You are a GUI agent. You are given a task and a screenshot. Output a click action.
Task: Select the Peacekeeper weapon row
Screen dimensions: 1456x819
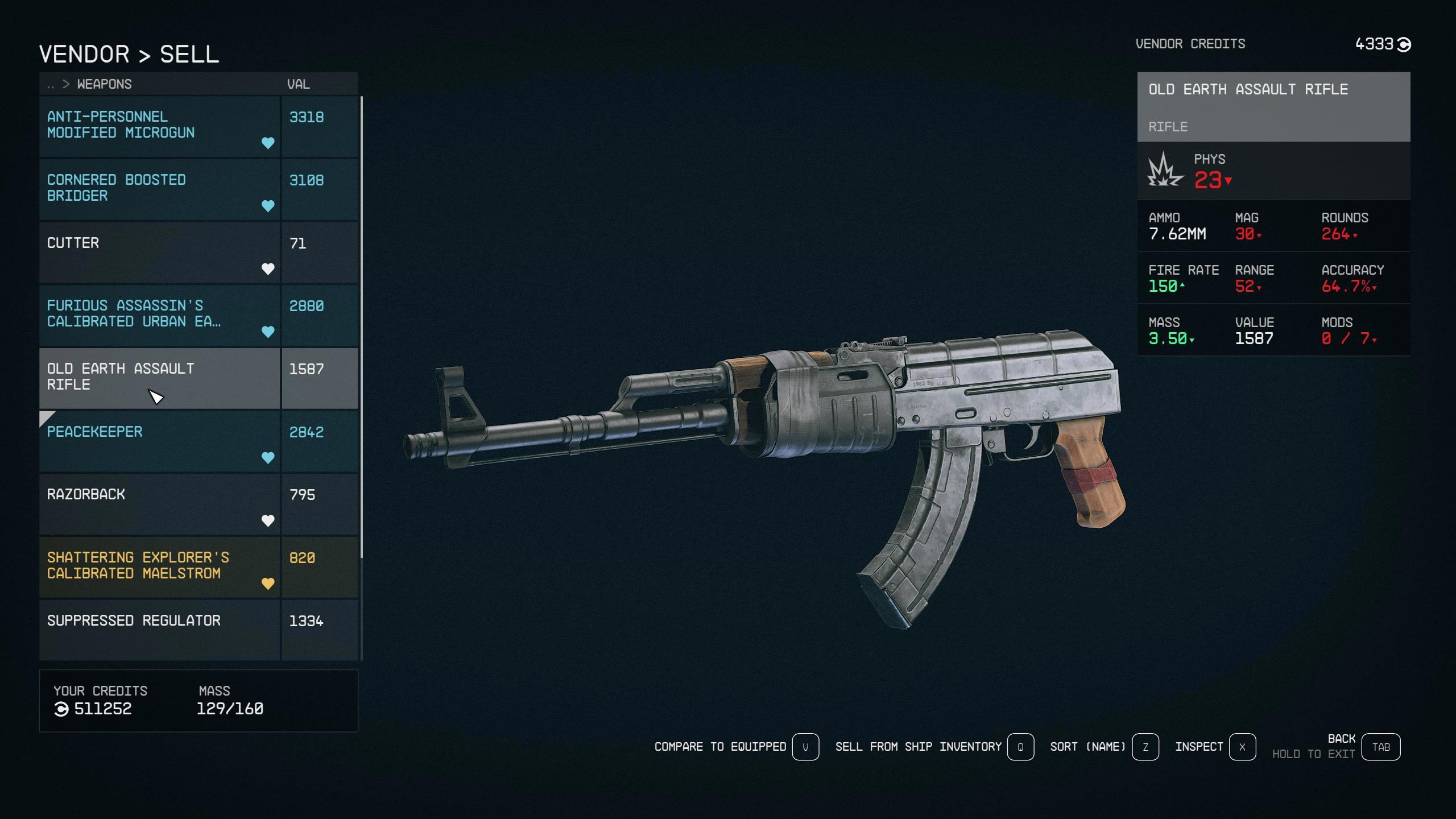pyautogui.click(x=159, y=441)
